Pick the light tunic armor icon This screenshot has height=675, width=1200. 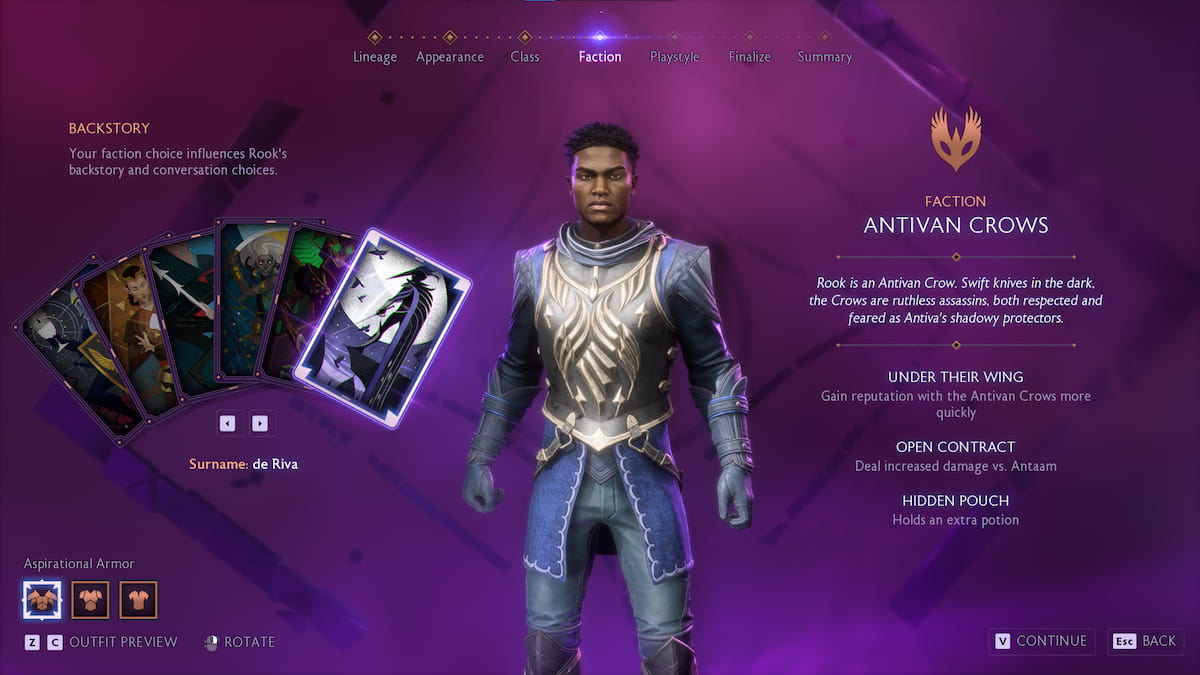[139, 600]
